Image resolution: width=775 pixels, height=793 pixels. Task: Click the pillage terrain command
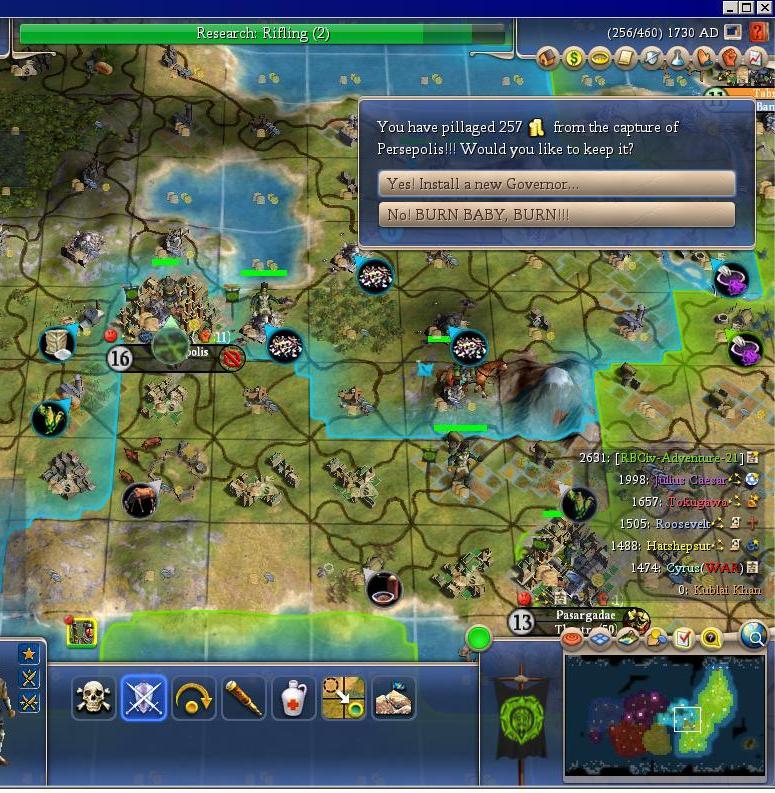click(394, 698)
